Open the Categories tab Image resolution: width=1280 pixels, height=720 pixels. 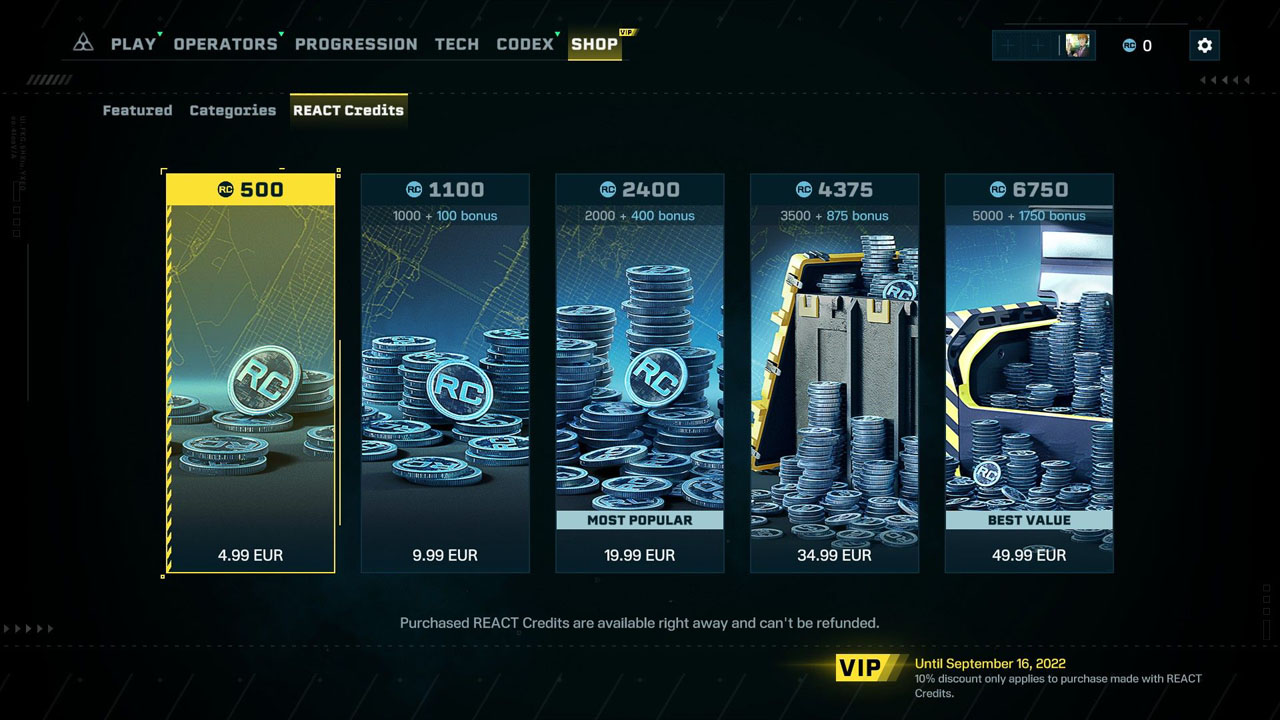(x=232, y=110)
